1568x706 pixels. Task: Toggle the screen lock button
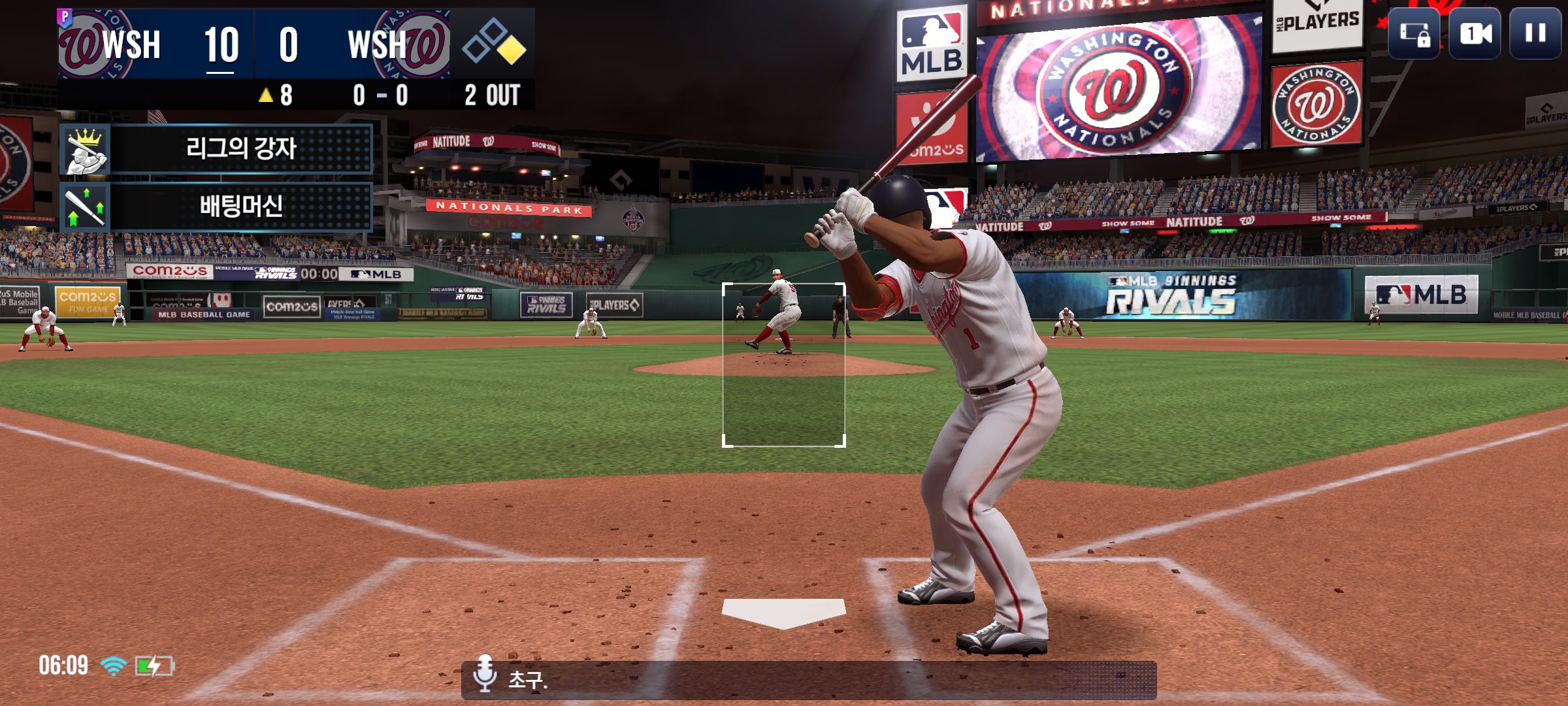[1414, 33]
